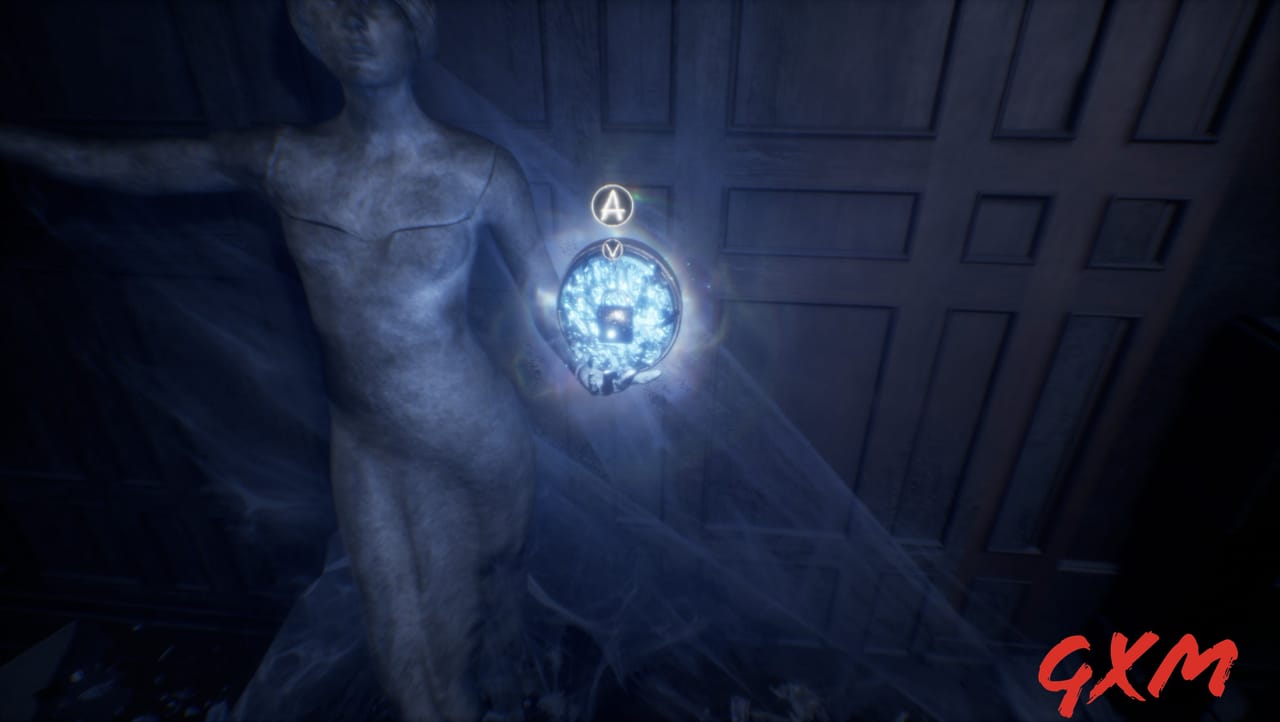1280x722 pixels.
Task: Toggle the interact prompt above the amulet
Action: 613,207
